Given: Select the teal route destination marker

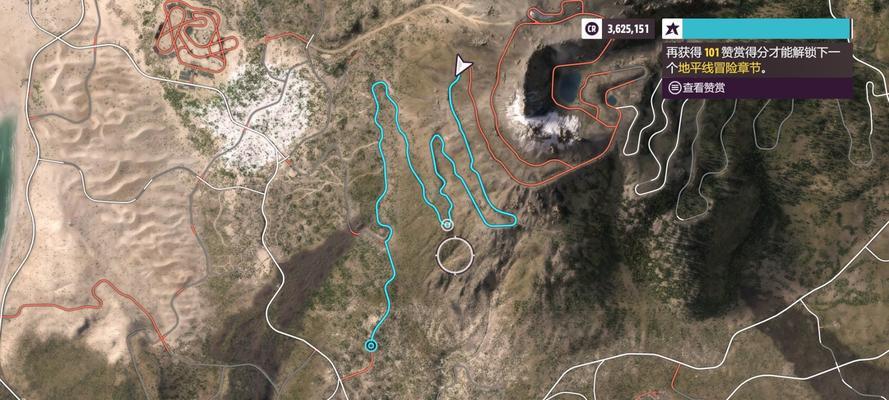Looking at the screenshot, I should point(372,345).
